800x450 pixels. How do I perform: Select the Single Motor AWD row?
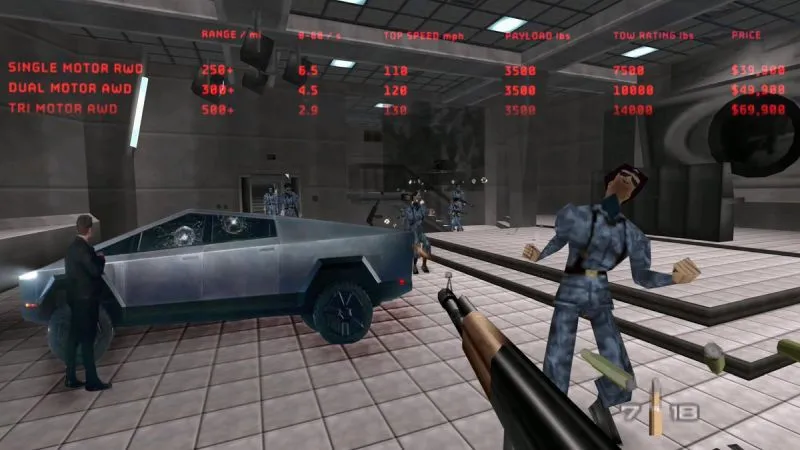click(76, 68)
